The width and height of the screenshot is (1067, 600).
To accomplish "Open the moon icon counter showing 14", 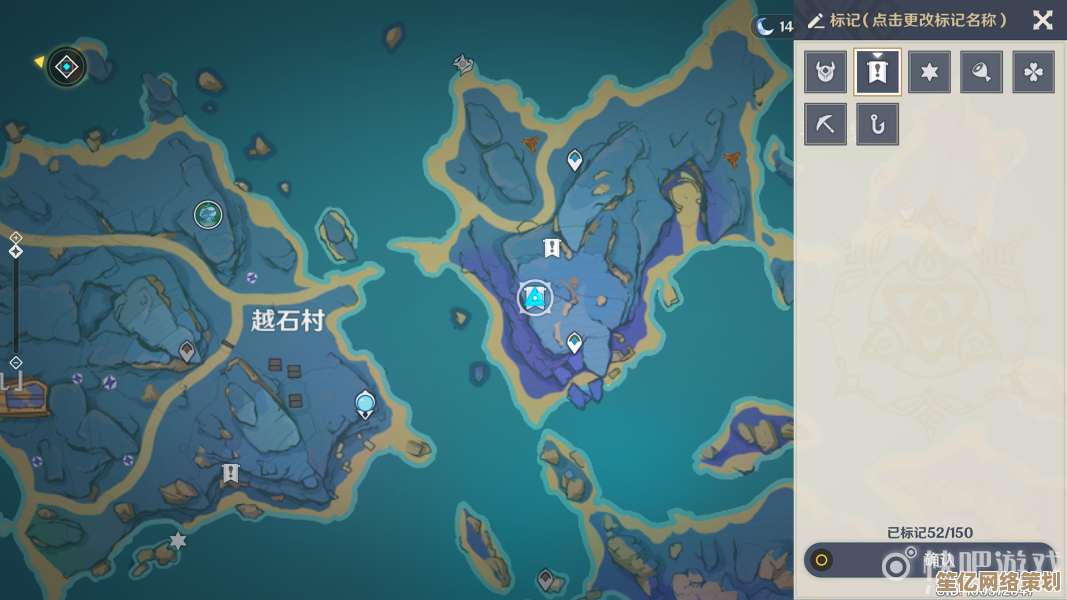I will pos(772,27).
